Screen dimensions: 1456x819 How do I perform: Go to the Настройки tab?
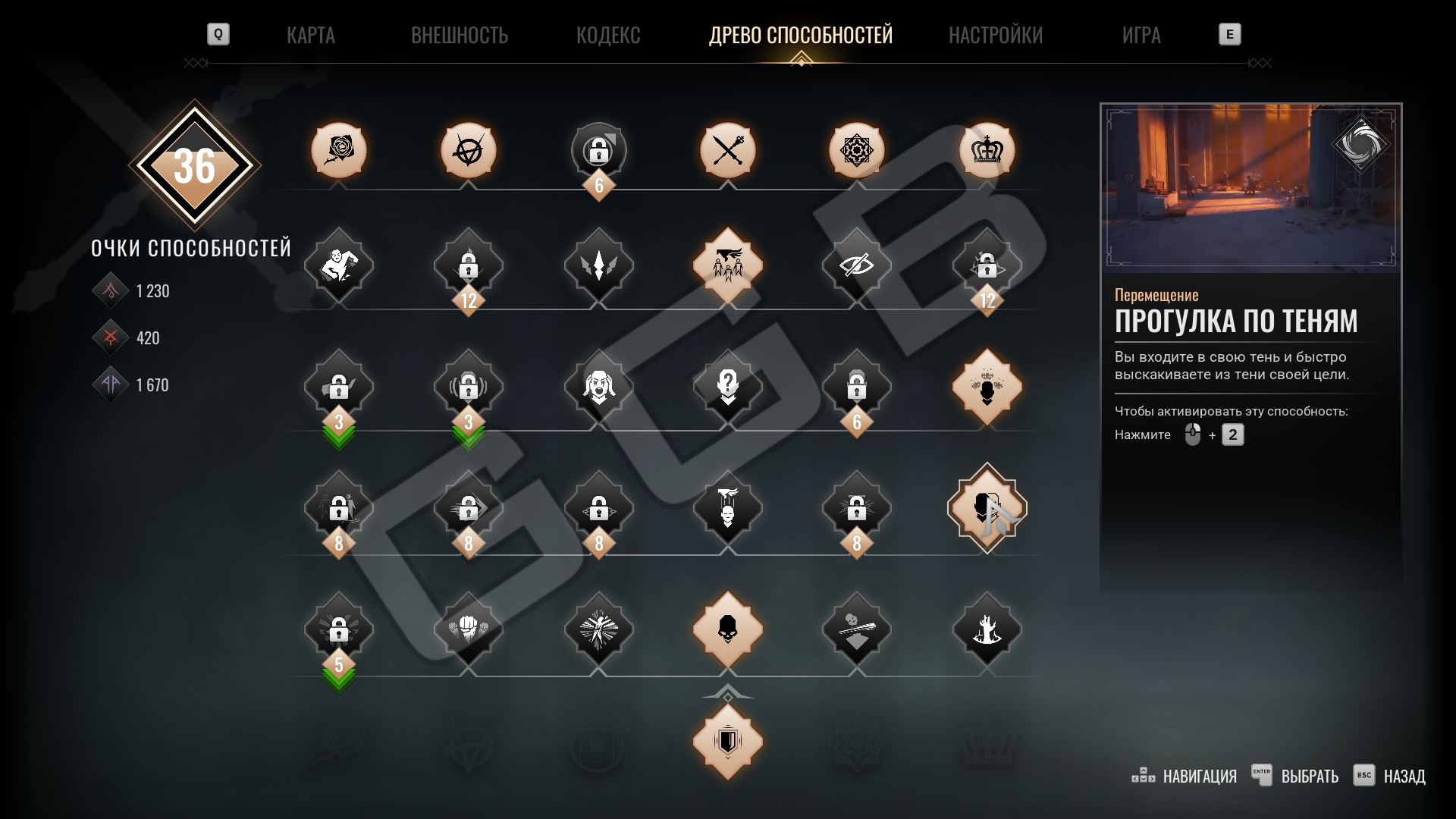pyautogui.click(x=995, y=35)
